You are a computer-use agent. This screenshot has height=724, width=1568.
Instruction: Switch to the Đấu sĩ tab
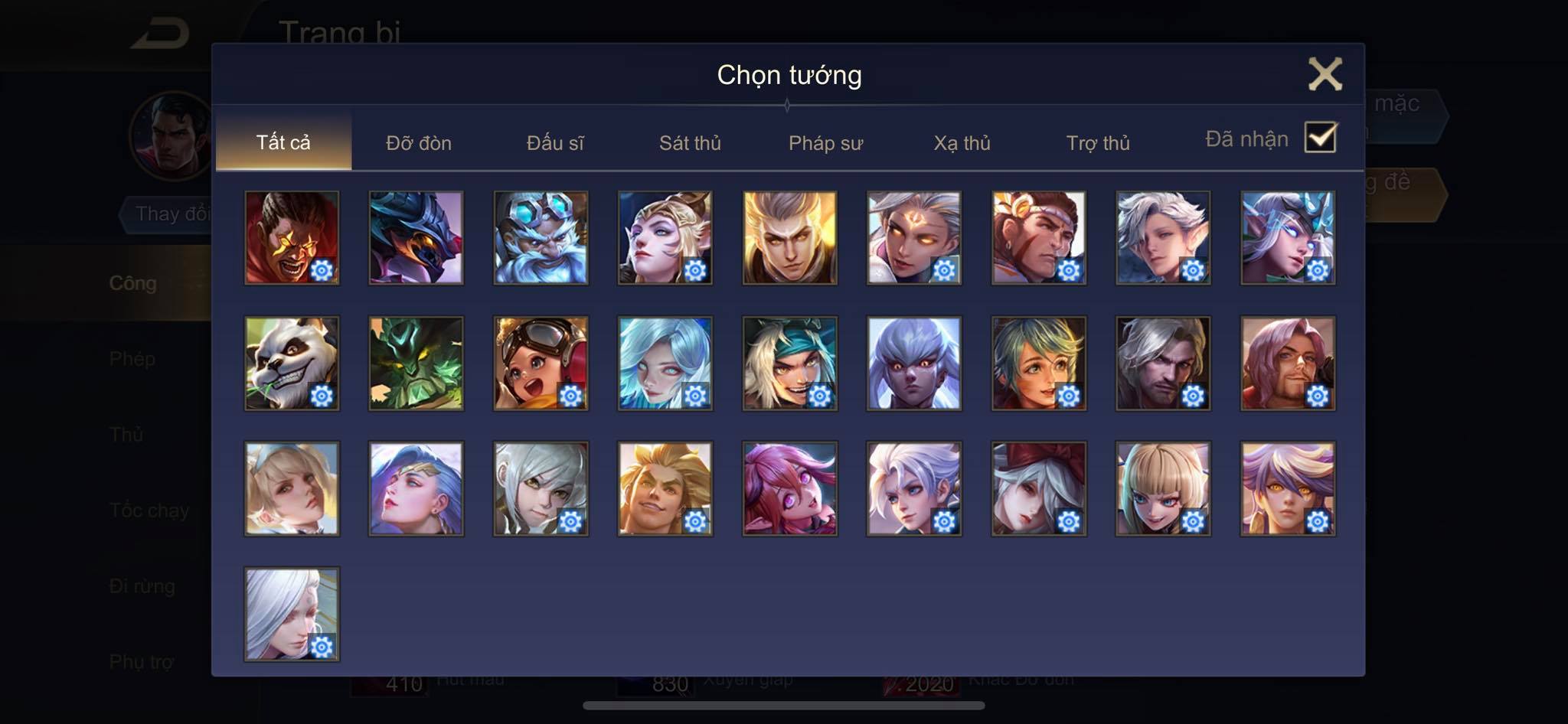[555, 143]
